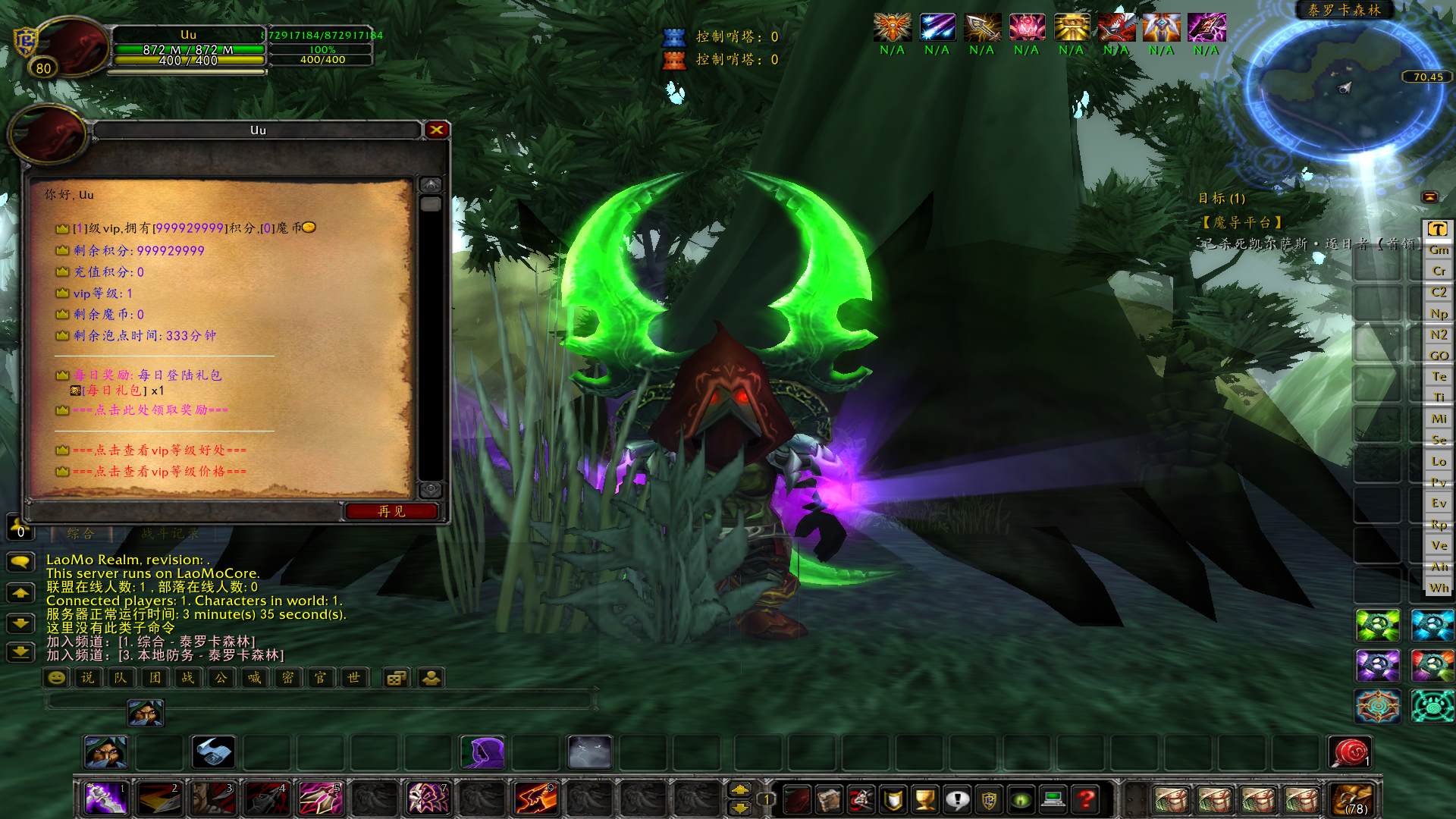
Task: Select the Wh side tab
Action: (1439, 588)
